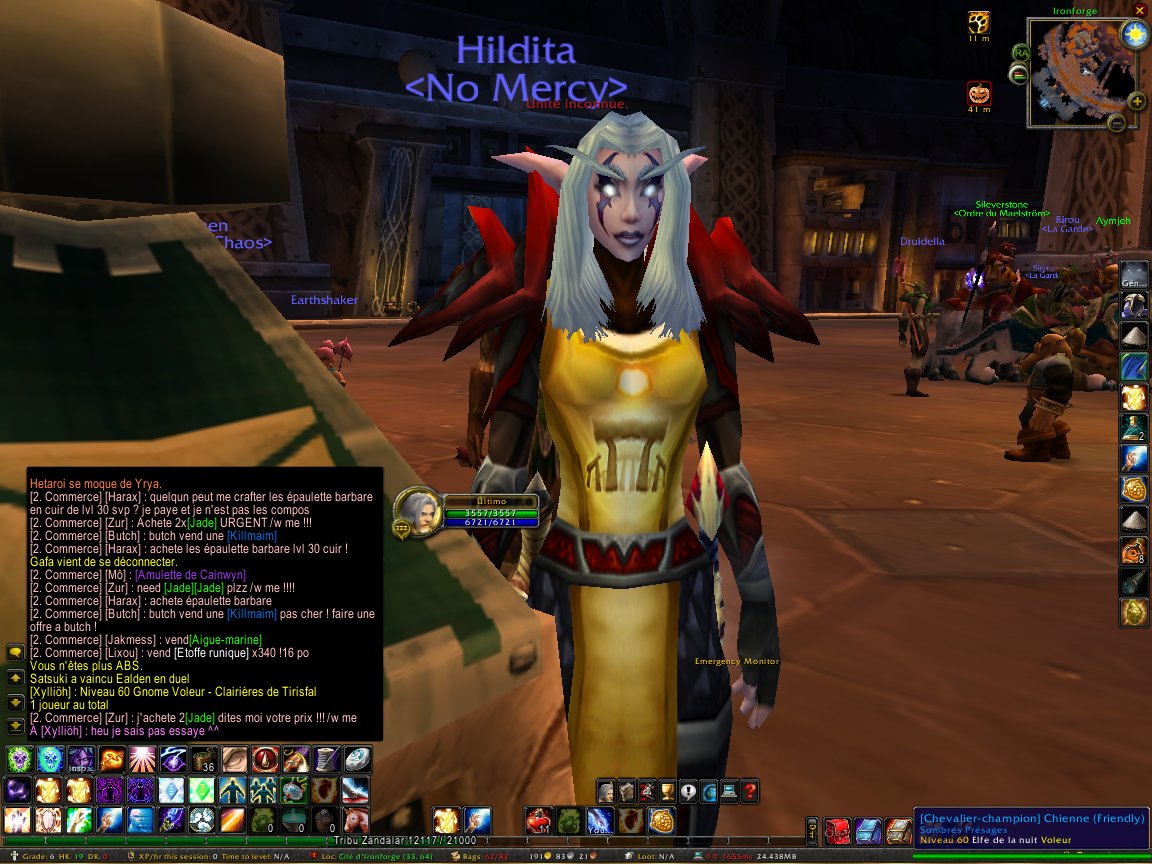This screenshot has height=864, width=1152.
Task: Open the round RA minimap button
Action: click(1020, 52)
